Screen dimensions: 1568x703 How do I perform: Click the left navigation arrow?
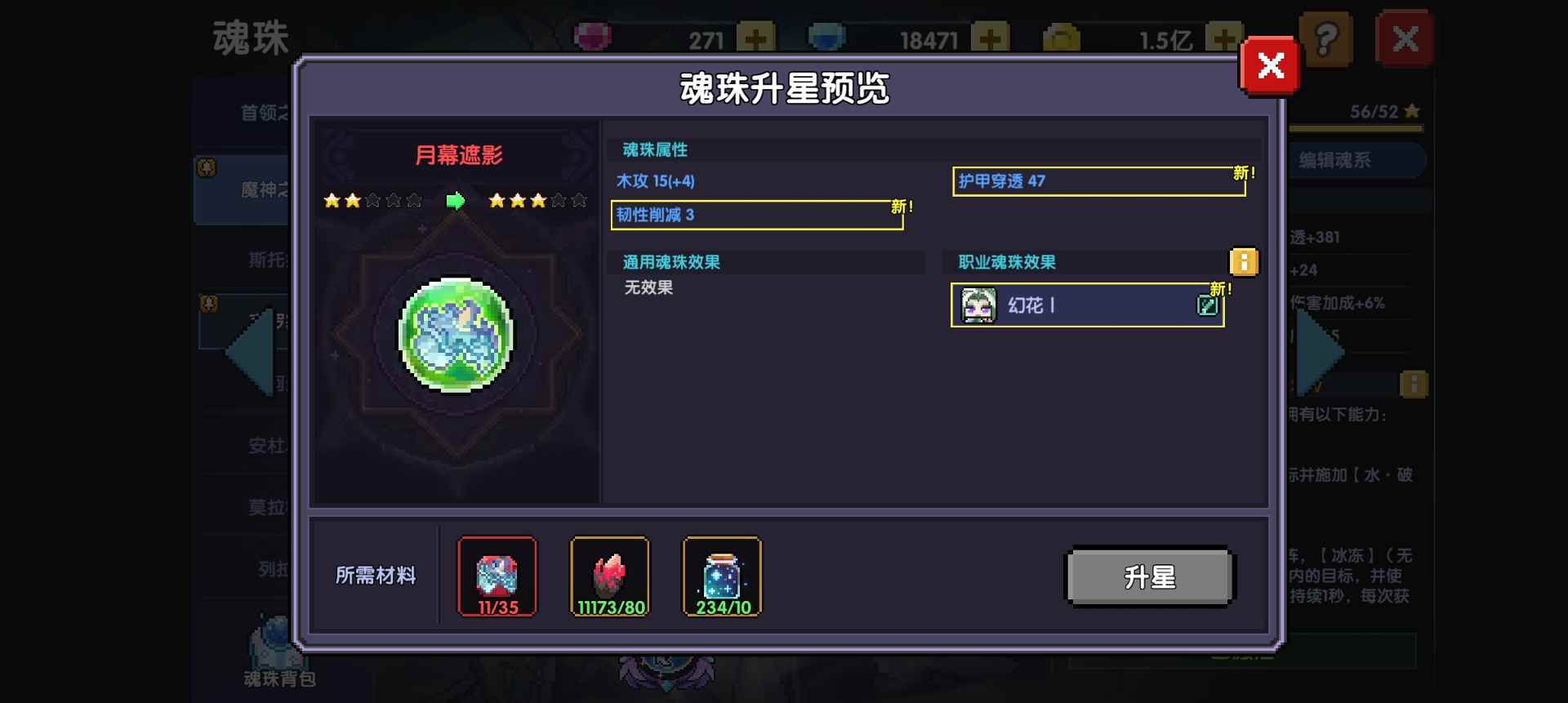click(245, 351)
